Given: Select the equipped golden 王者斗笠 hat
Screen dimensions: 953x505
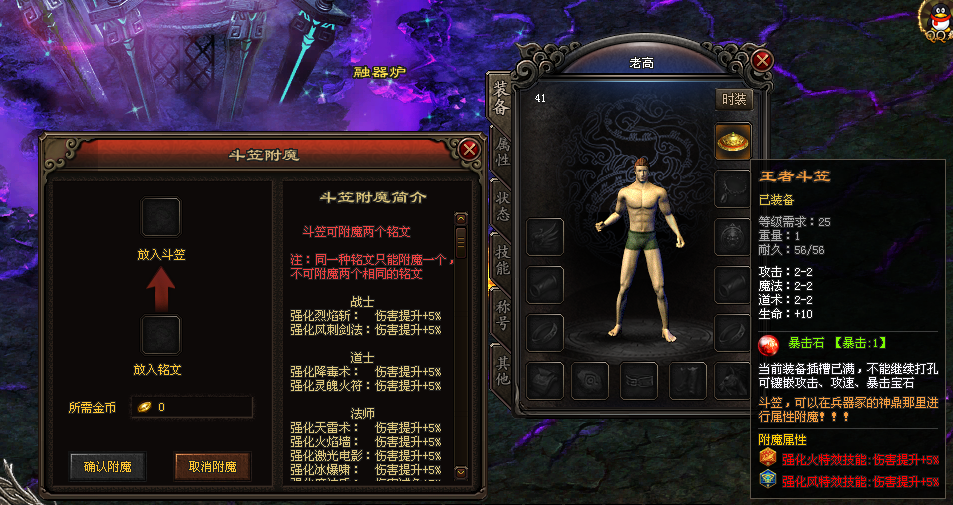Looking at the screenshot, I should pos(733,141).
